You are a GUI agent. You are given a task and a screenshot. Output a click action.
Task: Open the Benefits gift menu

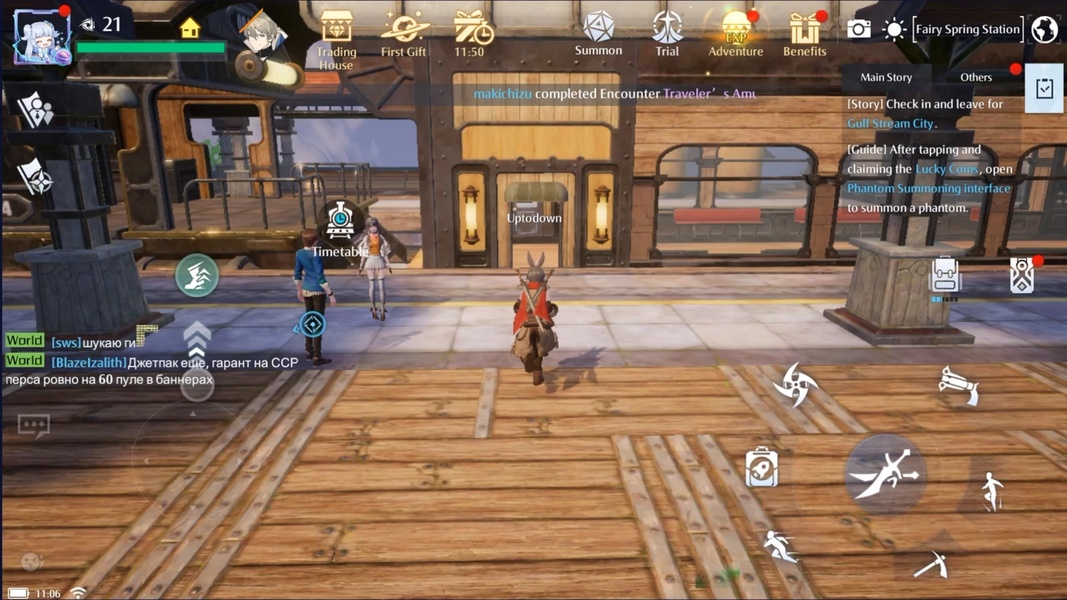804,33
